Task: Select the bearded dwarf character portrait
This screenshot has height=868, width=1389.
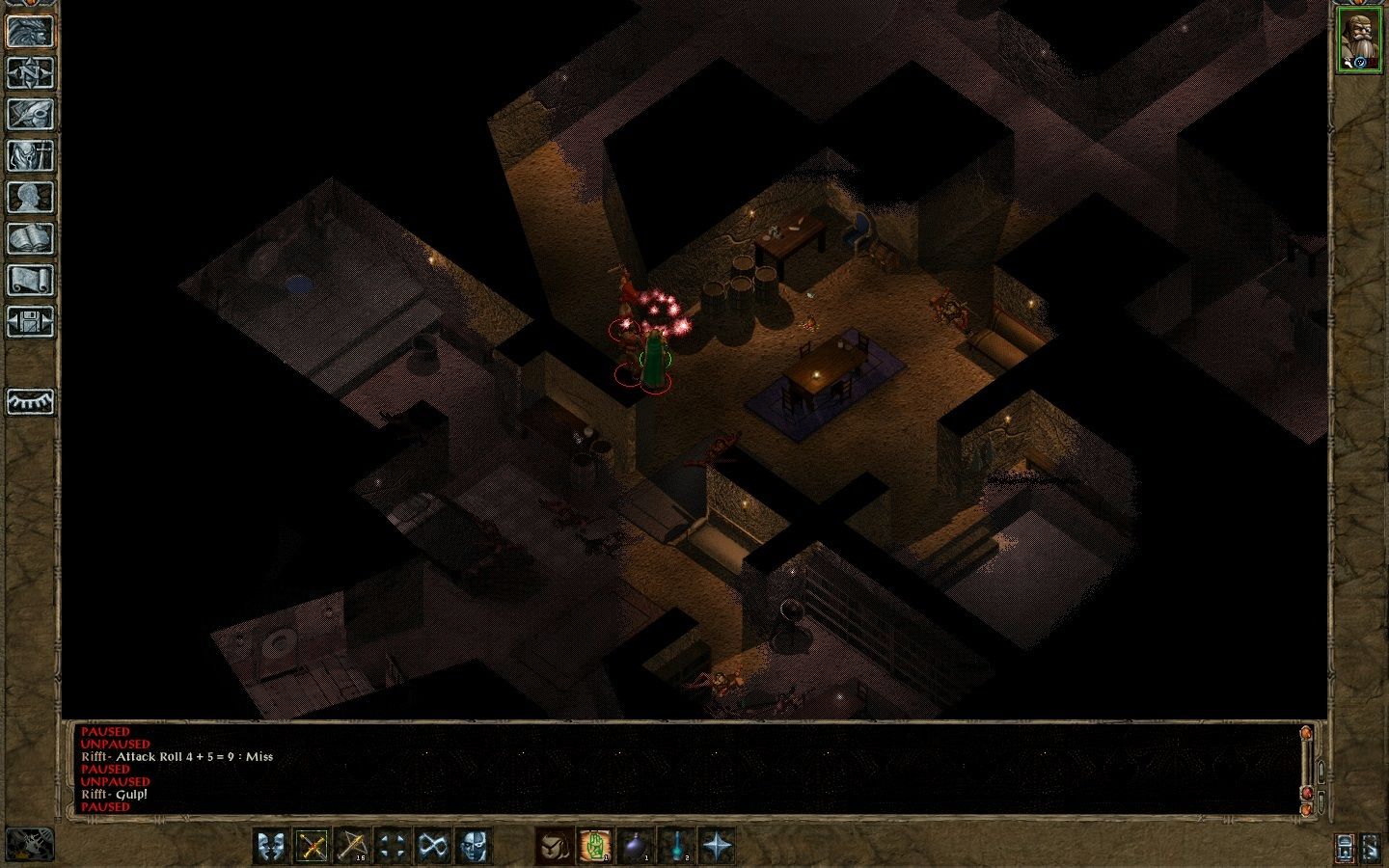Action: point(1358,40)
